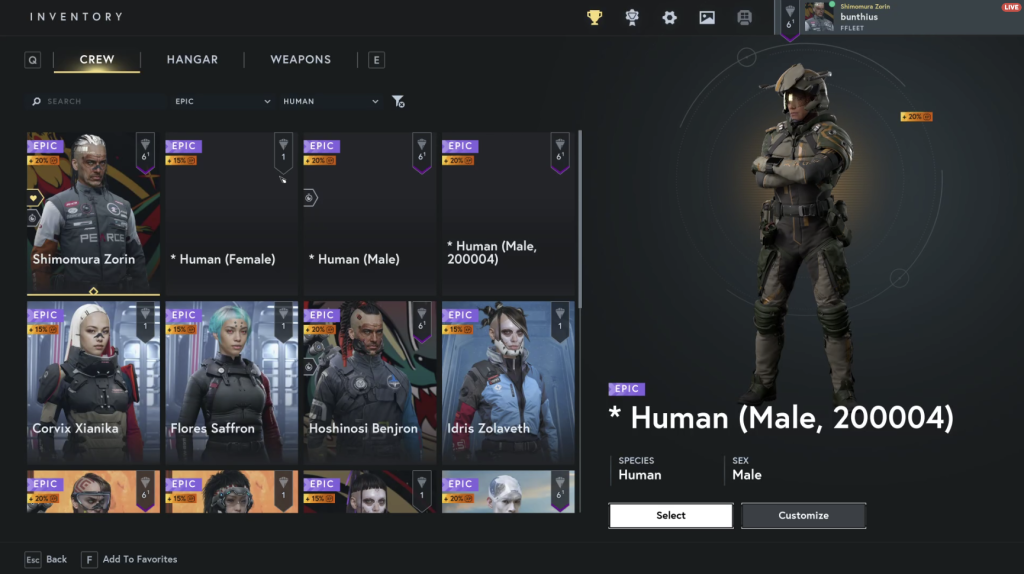The image size is (1024, 574).
Task: Open the Human species dropdown
Action: tap(331, 102)
